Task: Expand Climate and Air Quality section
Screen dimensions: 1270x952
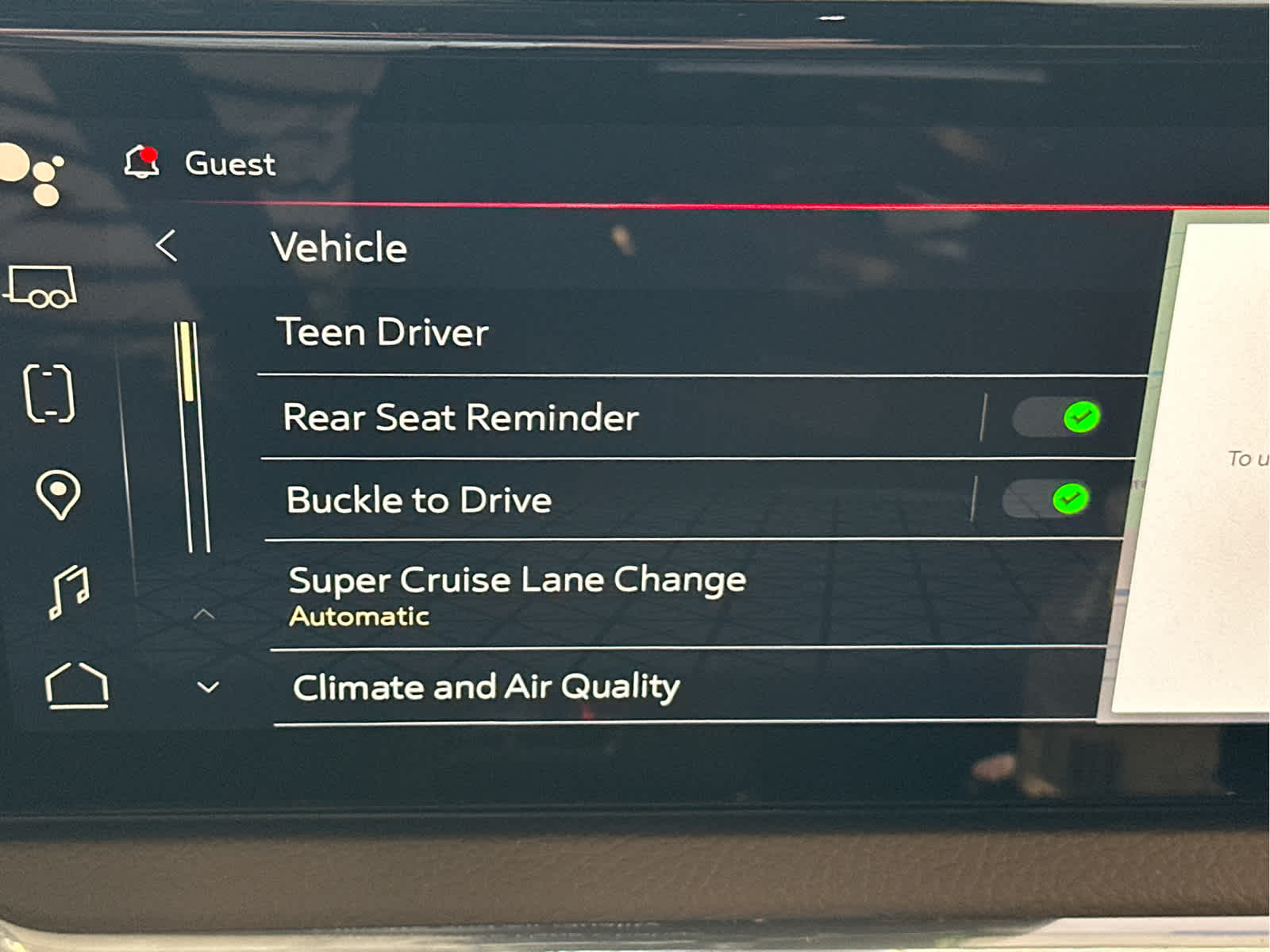Action: (486, 687)
